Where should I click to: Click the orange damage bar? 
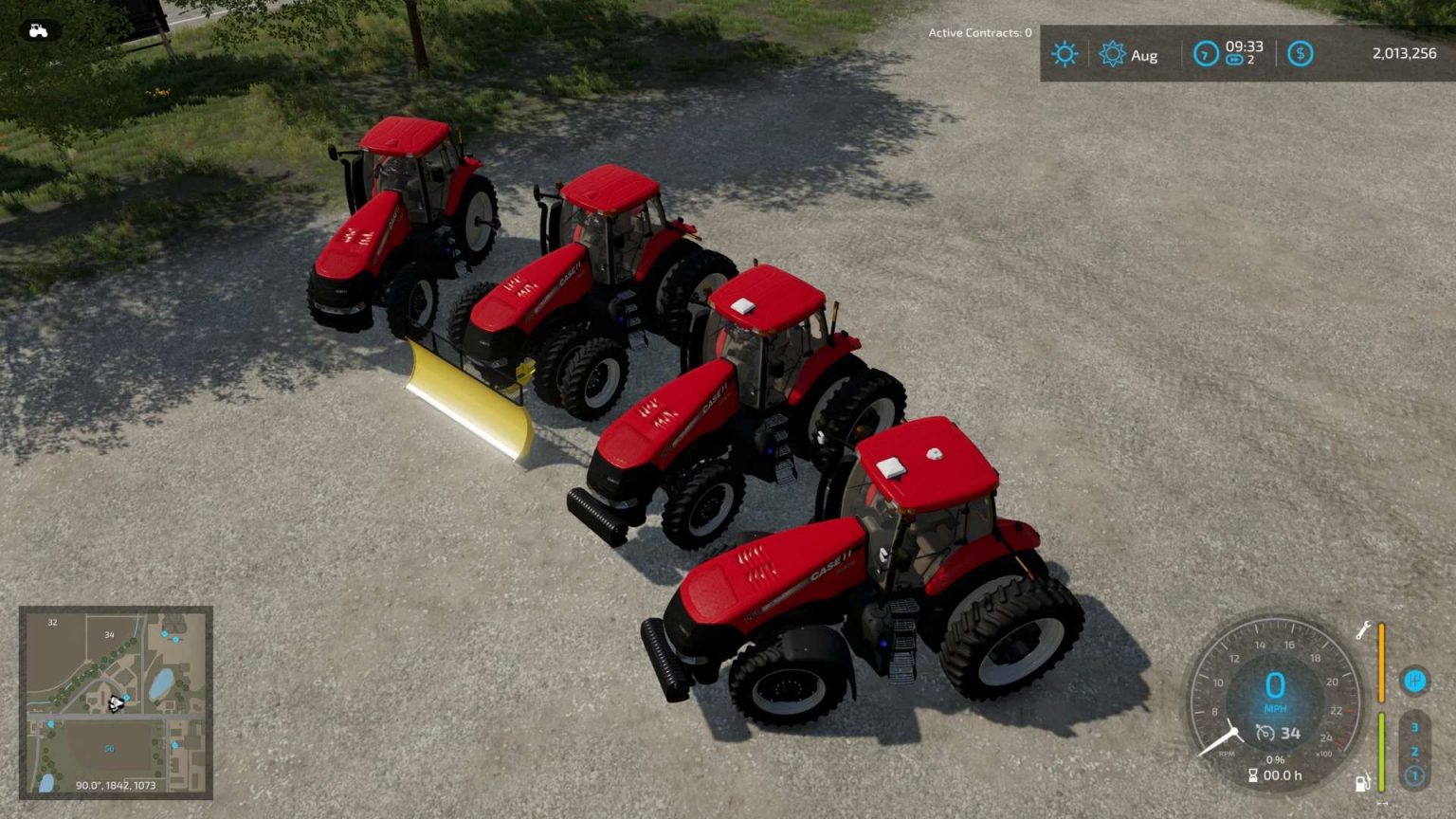(1381, 662)
